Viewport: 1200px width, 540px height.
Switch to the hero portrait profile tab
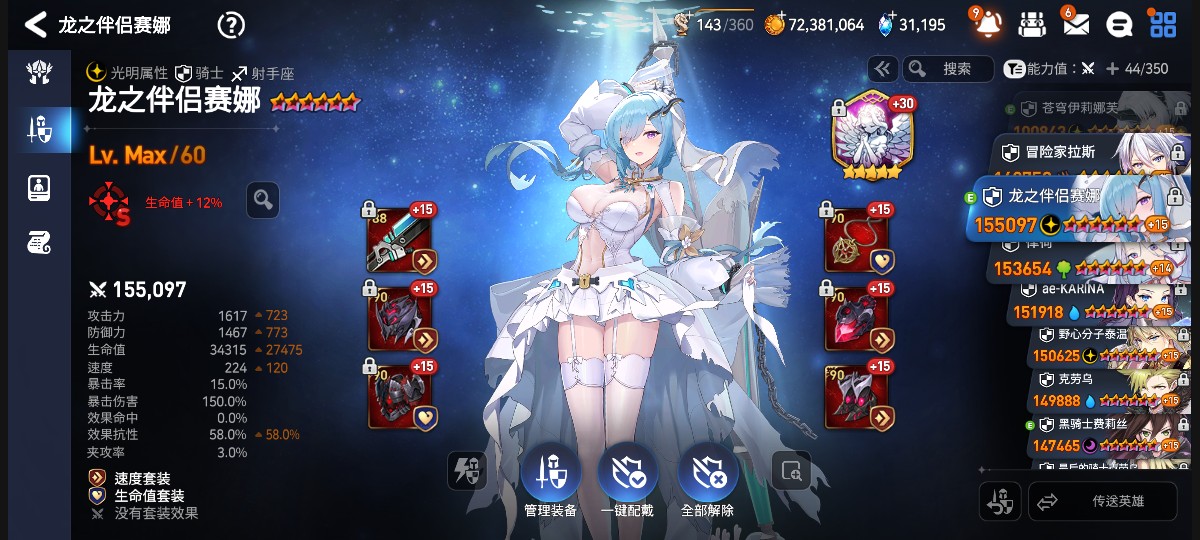point(40,187)
